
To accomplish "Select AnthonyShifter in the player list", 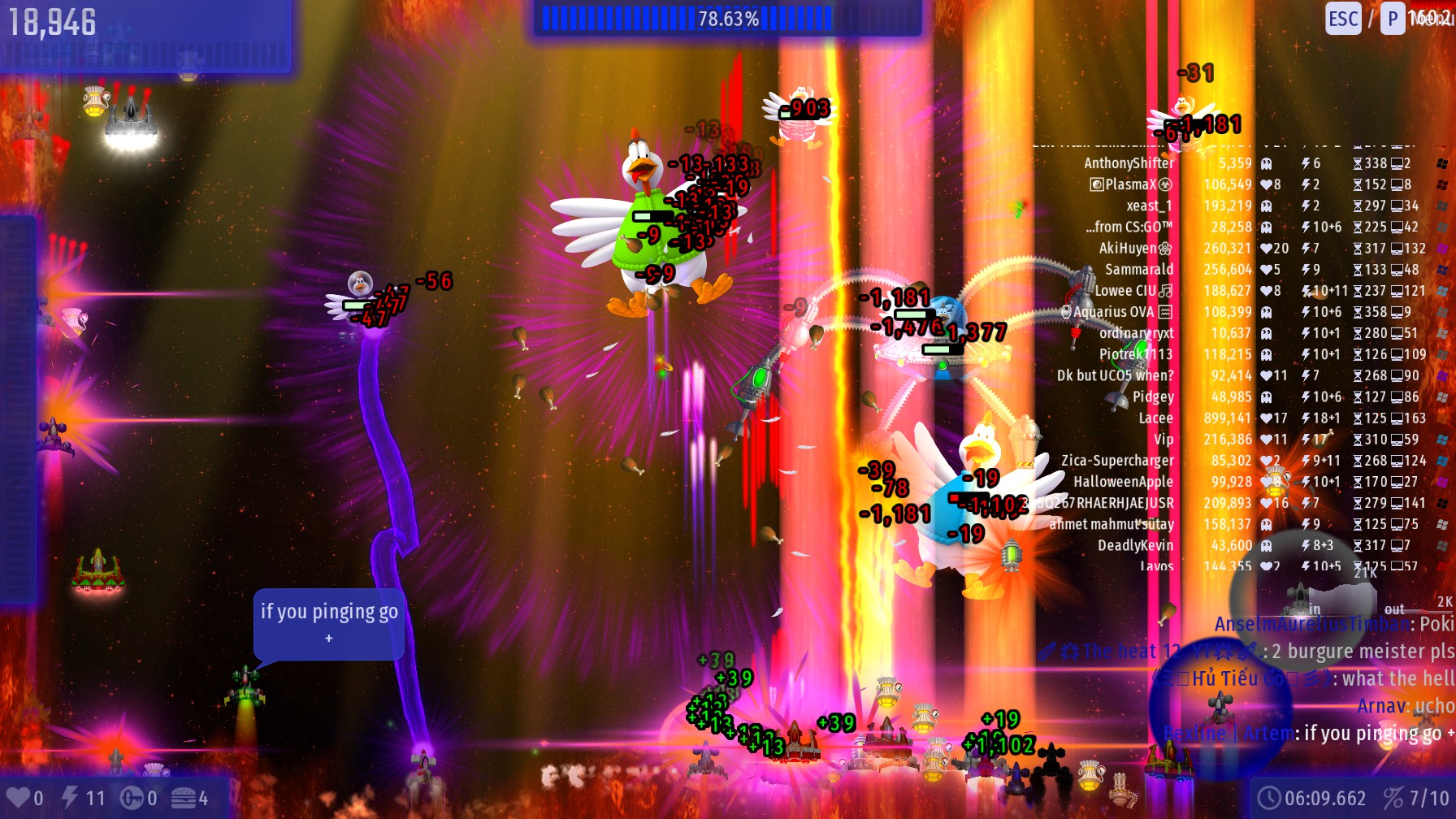I will (x=1129, y=163).
